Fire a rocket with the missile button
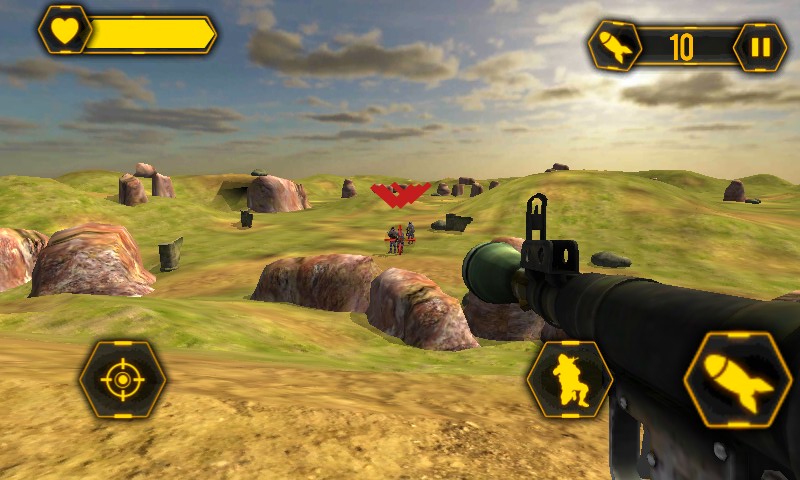 pos(737,380)
